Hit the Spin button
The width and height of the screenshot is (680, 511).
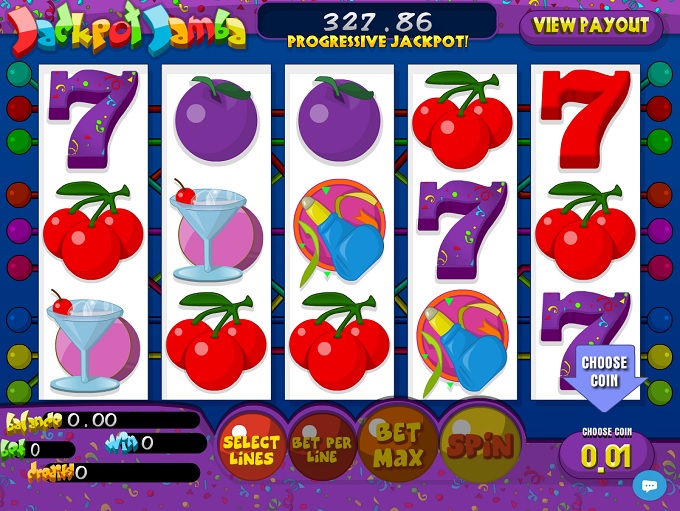pos(481,446)
